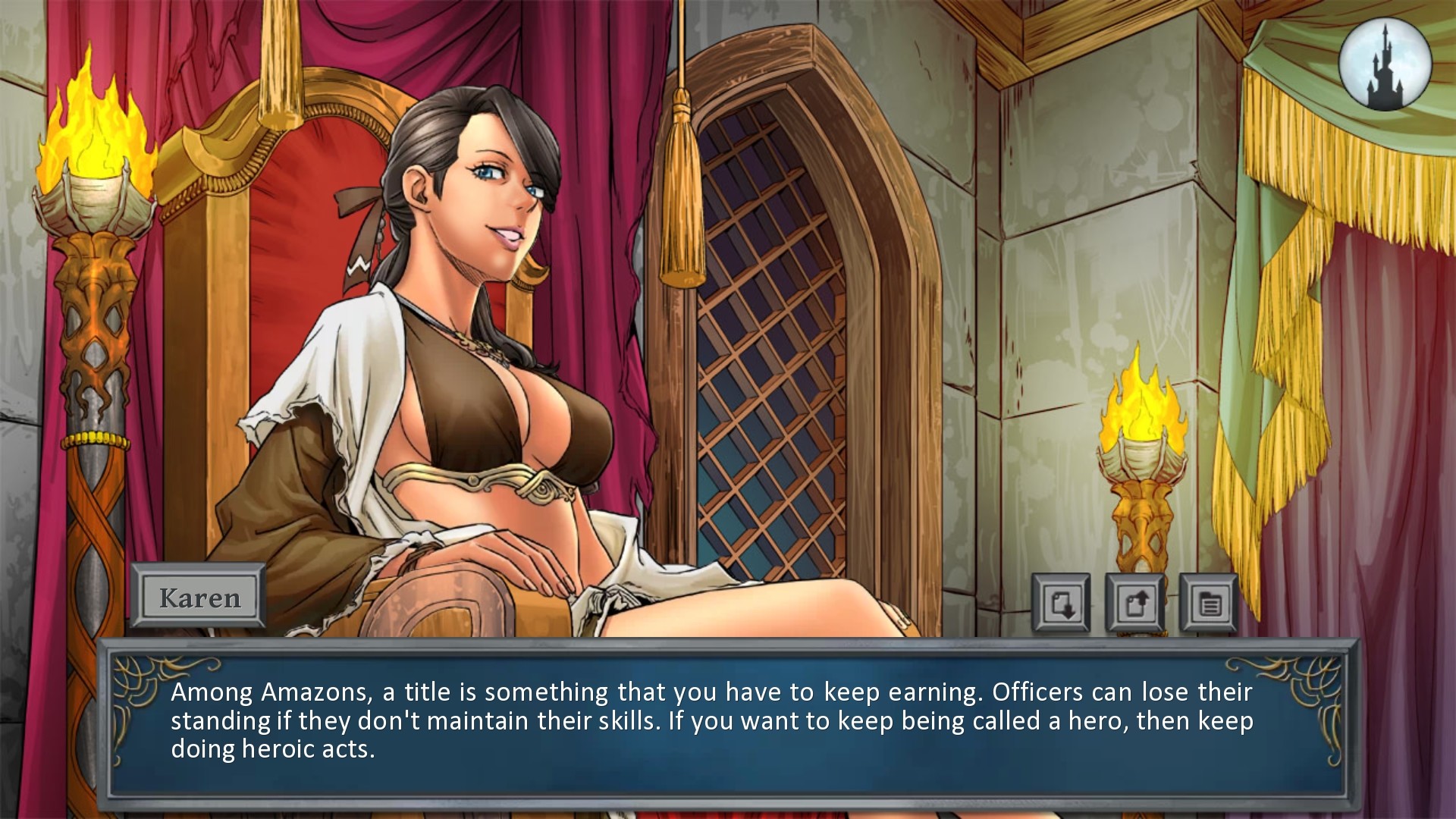Screen dimensions: 1456x819
Task: Click the round castle silhouette icon
Action: coord(1385,64)
